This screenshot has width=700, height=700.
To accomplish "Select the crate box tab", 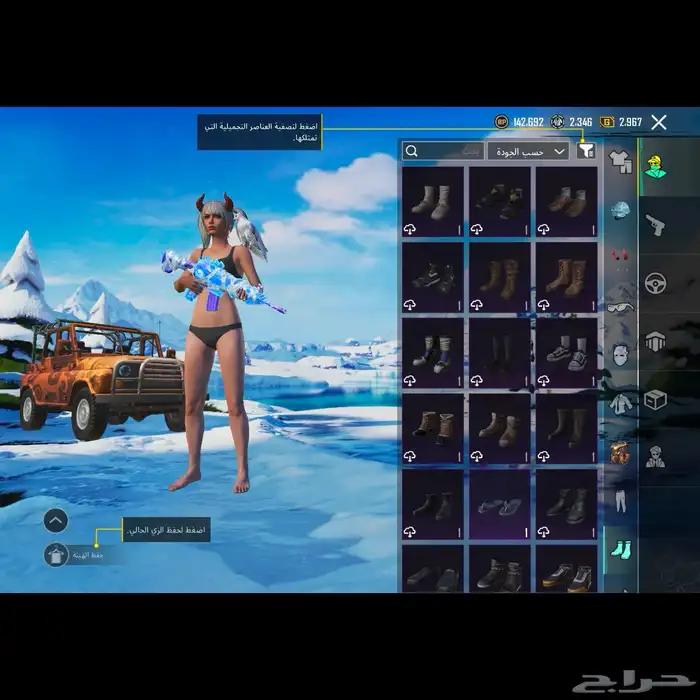I will click(656, 400).
